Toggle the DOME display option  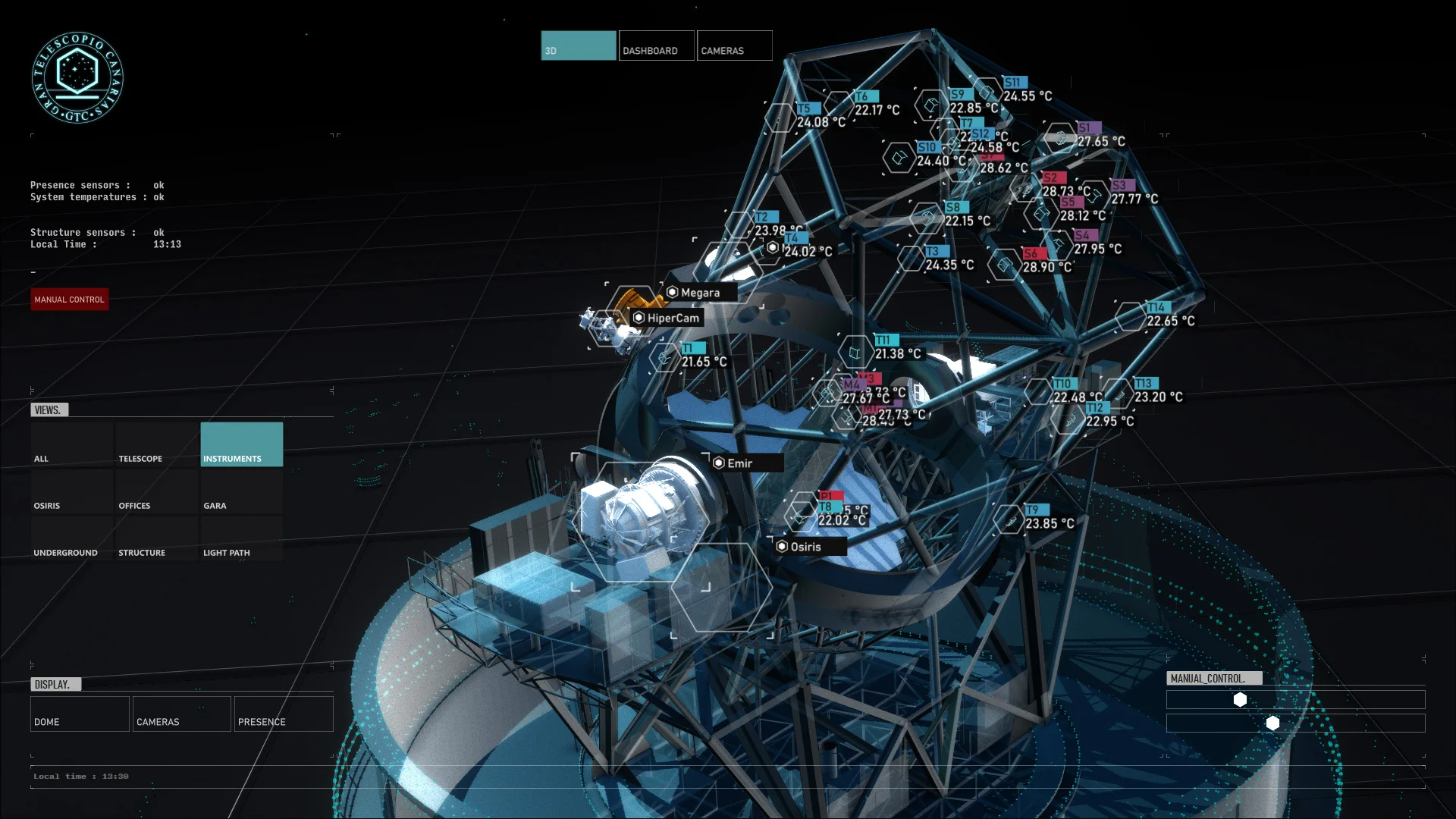pyautogui.click(x=79, y=714)
